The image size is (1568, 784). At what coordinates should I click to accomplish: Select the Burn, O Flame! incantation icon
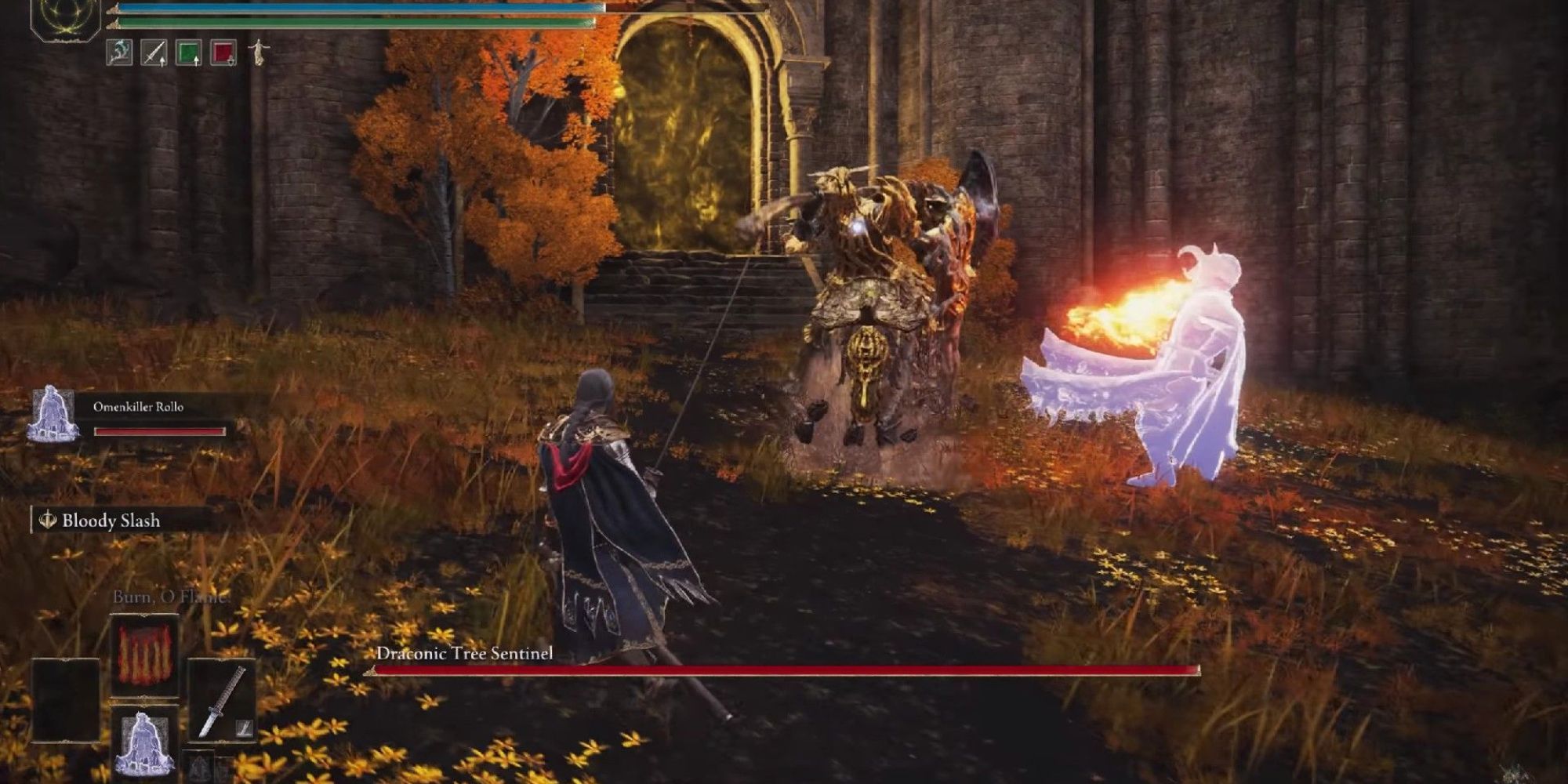(x=144, y=655)
